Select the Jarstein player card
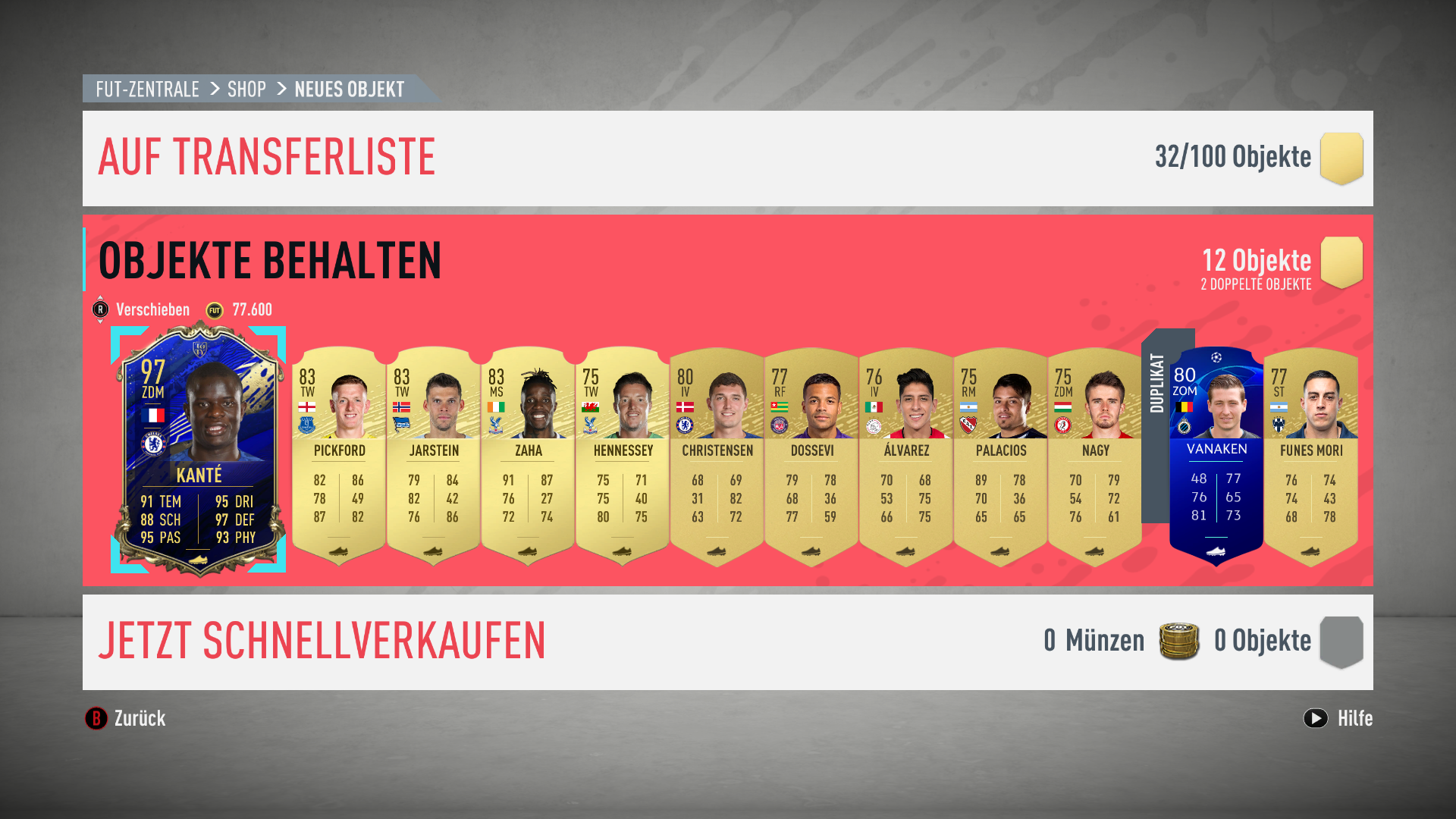1456x819 pixels. 433,457
